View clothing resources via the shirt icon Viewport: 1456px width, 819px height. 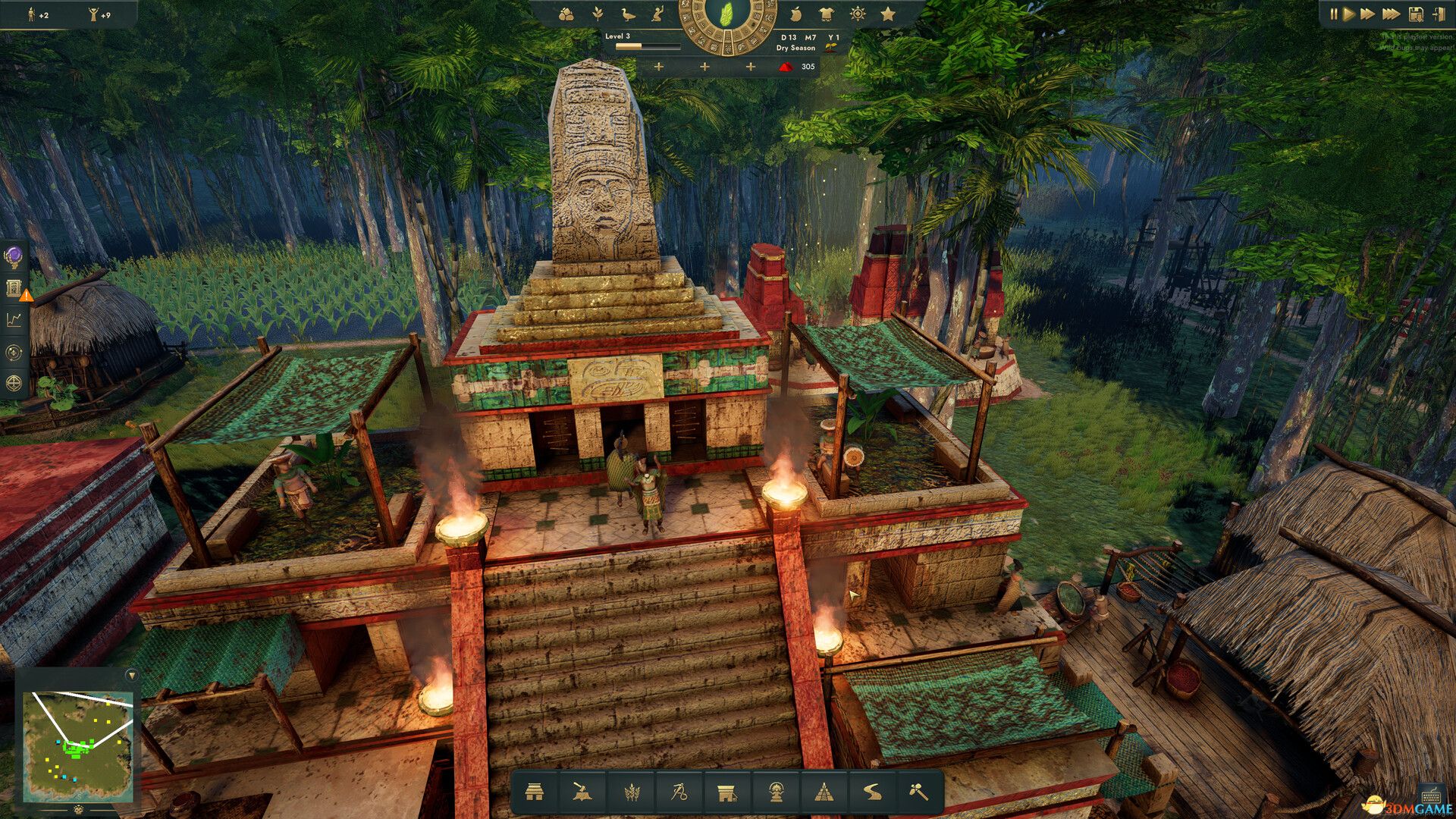point(826,14)
